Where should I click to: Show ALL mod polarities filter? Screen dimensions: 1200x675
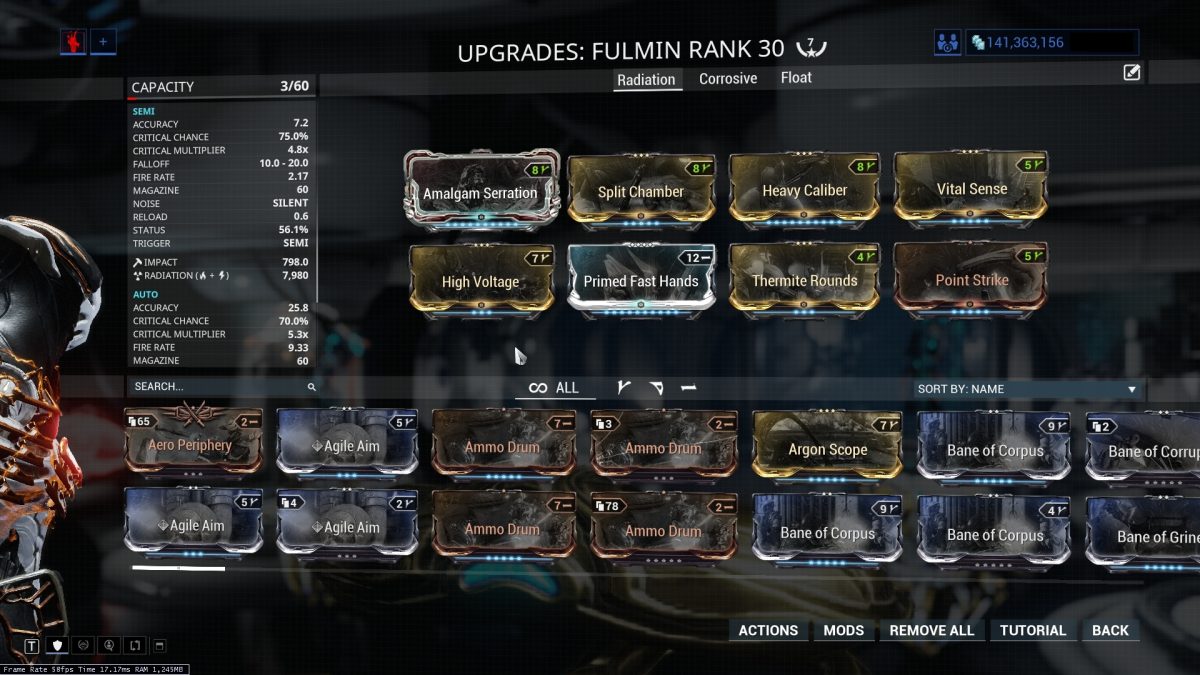(x=555, y=388)
